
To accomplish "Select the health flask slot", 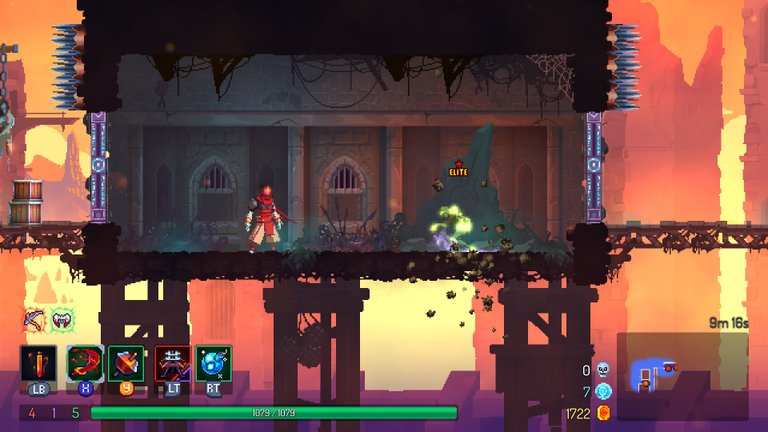I will point(38,363).
